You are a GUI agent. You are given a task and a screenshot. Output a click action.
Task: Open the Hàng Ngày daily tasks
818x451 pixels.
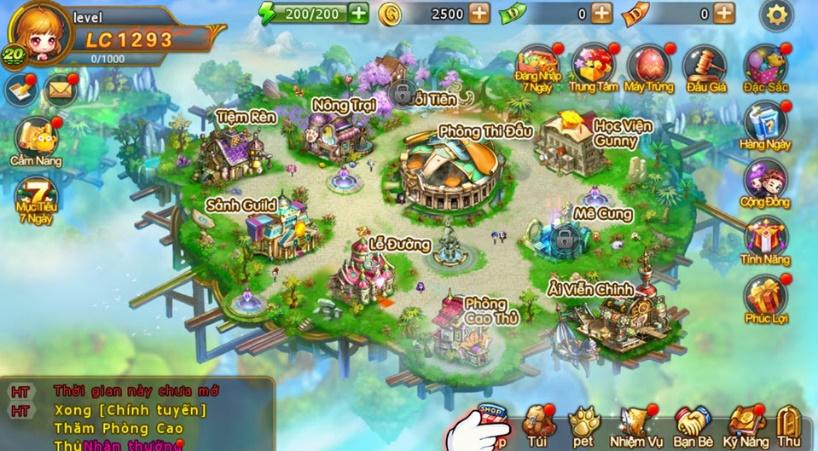coord(766,124)
